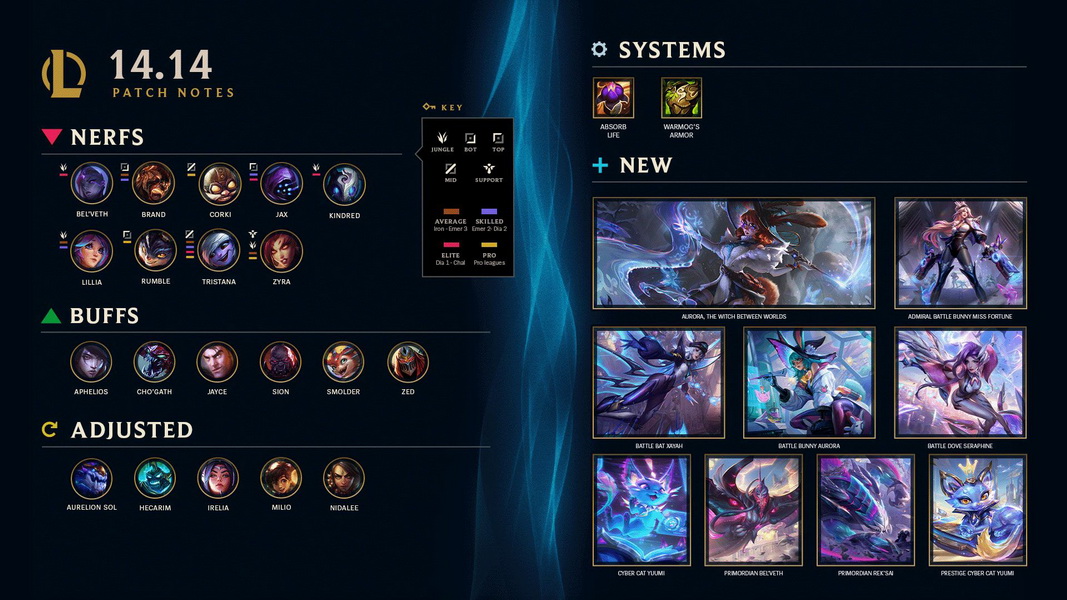Screen dimensions: 1067x600
Task: Open the Admiral Battle Bunny Miss Fortune thumbnail
Action: (x=961, y=253)
